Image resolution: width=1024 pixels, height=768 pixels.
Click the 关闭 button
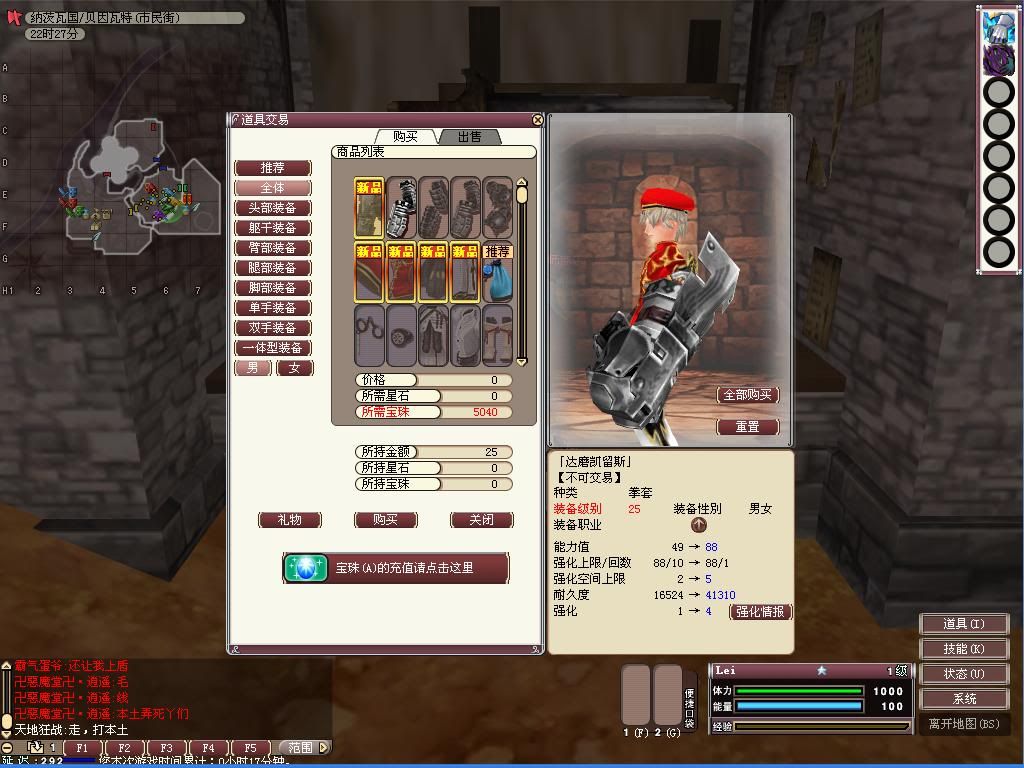(x=481, y=520)
